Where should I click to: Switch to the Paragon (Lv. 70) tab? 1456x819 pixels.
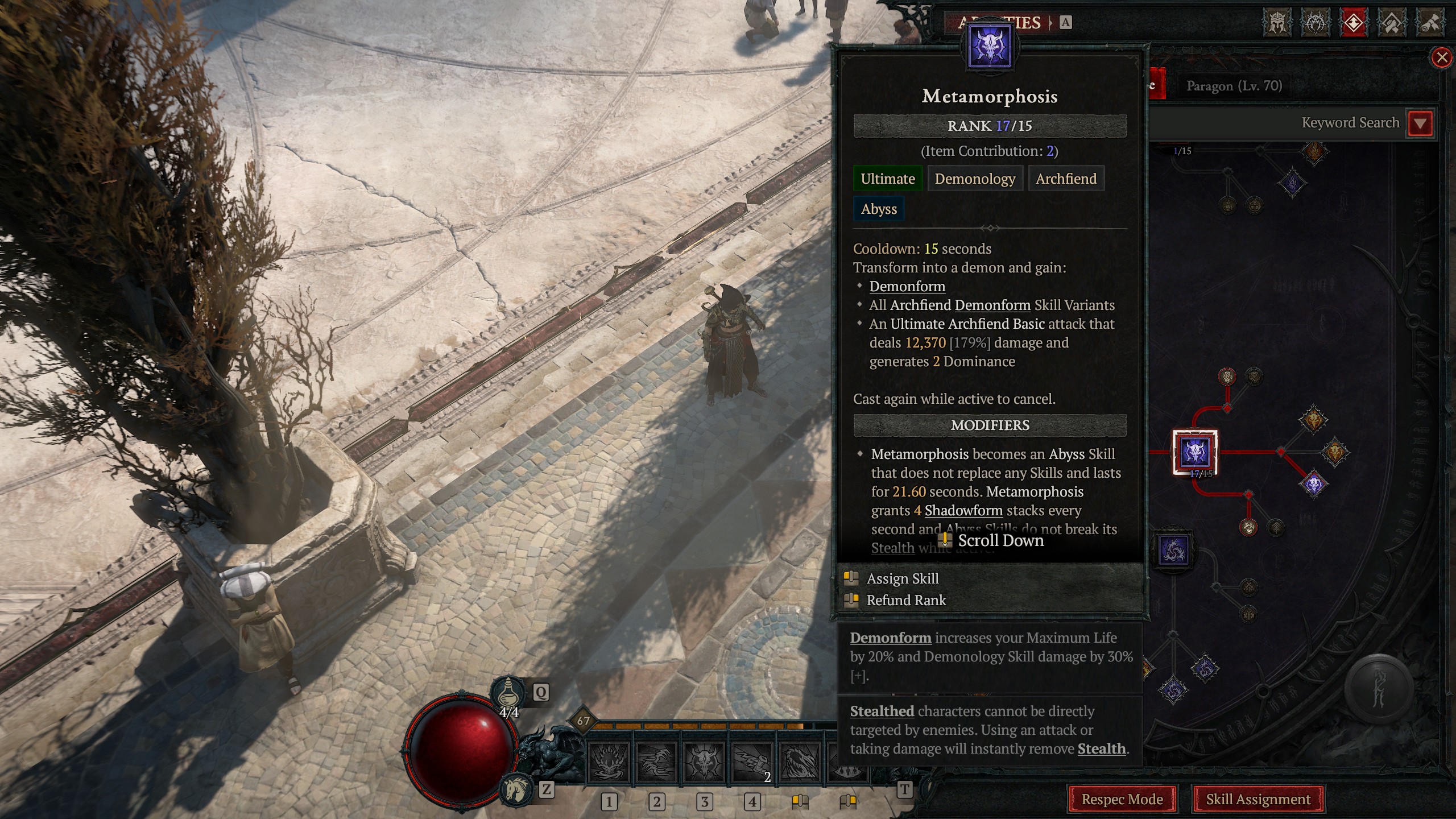pyautogui.click(x=1235, y=86)
